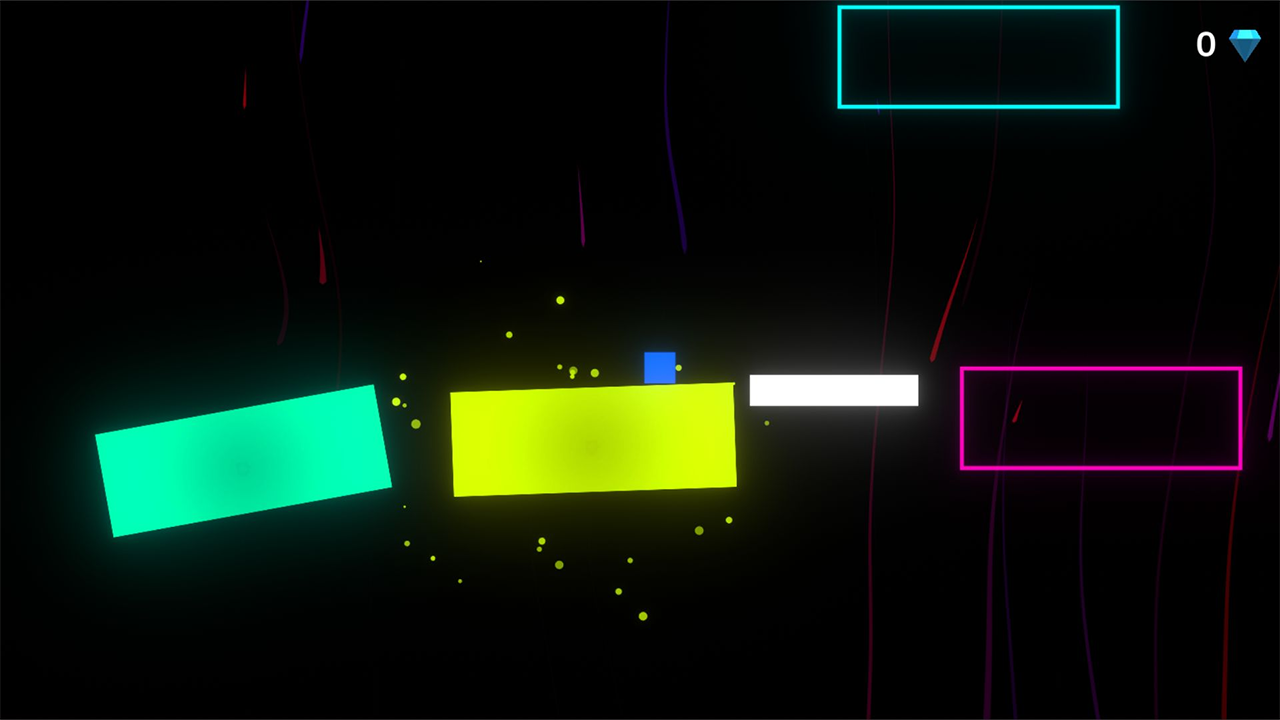Click the white platform
Image resolution: width=1280 pixels, height=720 pixels.
[833, 389]
